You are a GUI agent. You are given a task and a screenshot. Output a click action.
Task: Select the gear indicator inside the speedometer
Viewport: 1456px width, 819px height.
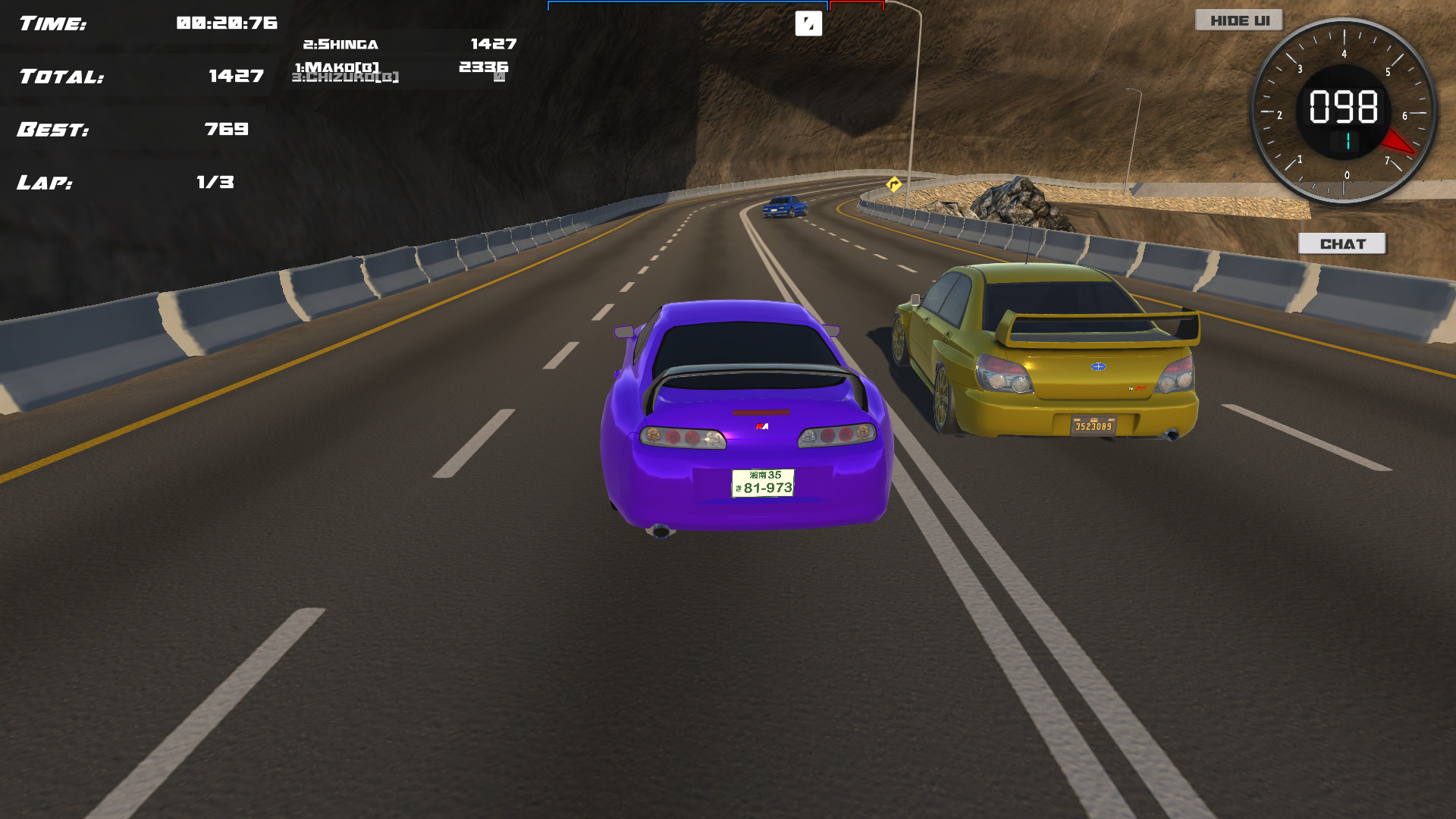point(1348,140)
